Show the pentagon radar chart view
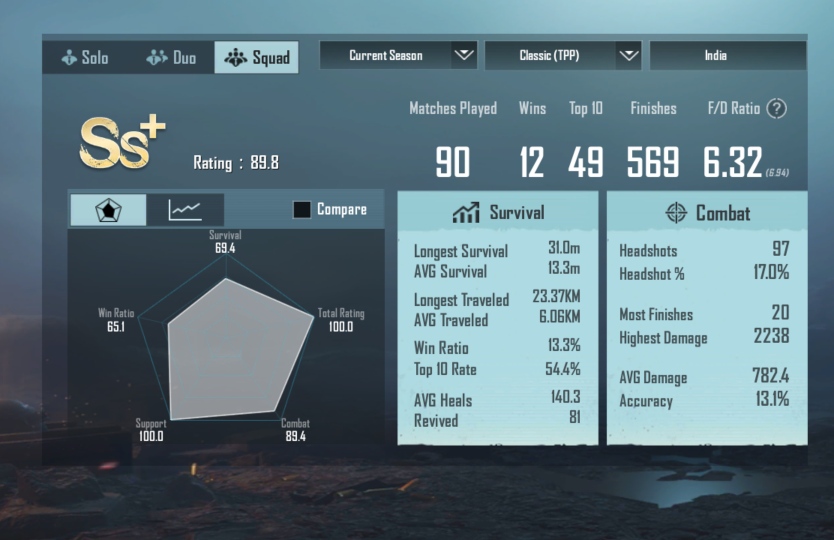The height and width of the screenshot is (540, 834). 107,210
